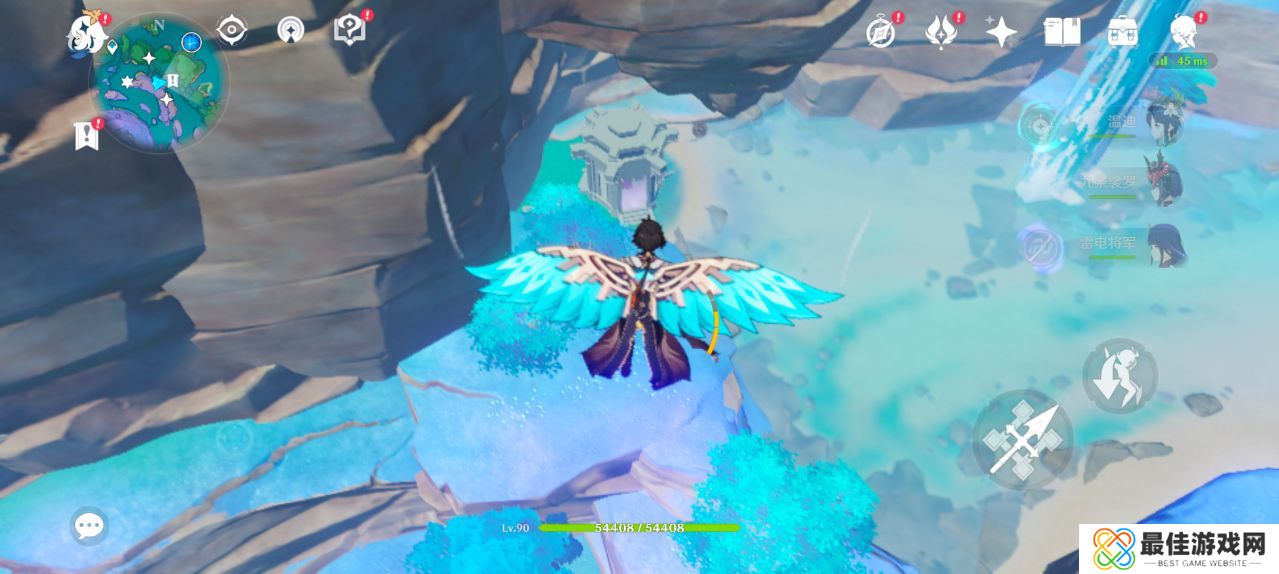Activate the elemental sight eye icon
Screen dimensions: 1279x574
tap(232, 31)
